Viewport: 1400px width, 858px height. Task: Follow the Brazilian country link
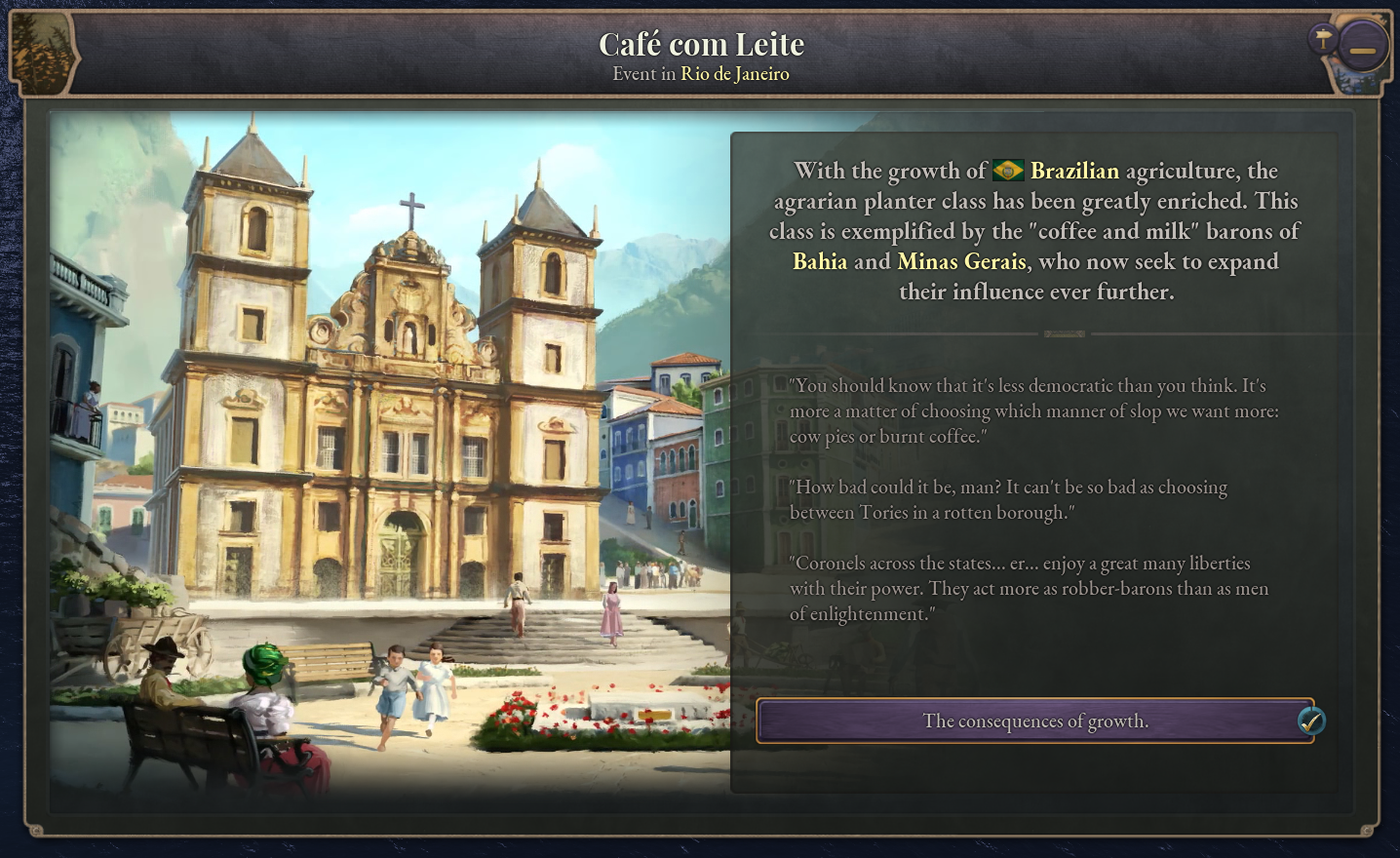pyautogui.click(x=1073, y=172)
